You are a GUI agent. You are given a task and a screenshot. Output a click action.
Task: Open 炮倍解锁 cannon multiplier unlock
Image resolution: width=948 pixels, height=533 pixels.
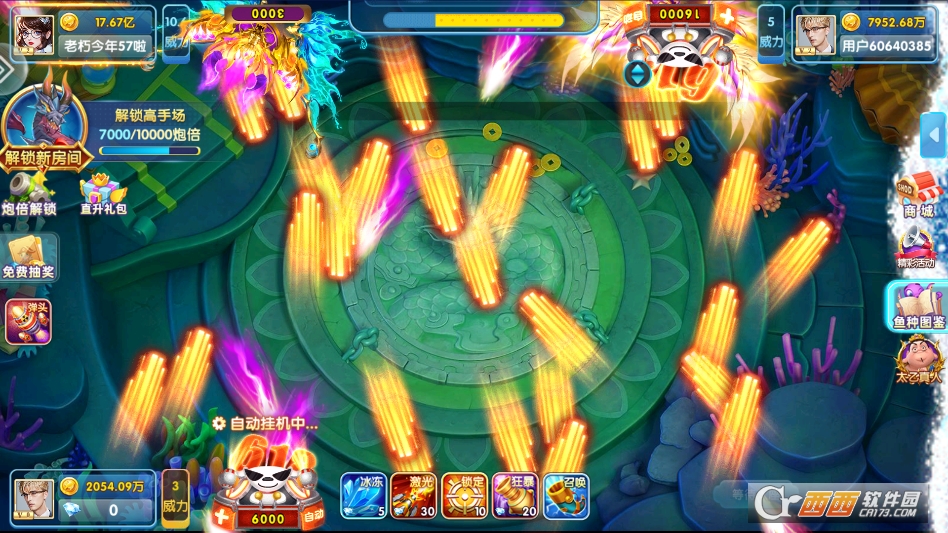click(30, 192)
